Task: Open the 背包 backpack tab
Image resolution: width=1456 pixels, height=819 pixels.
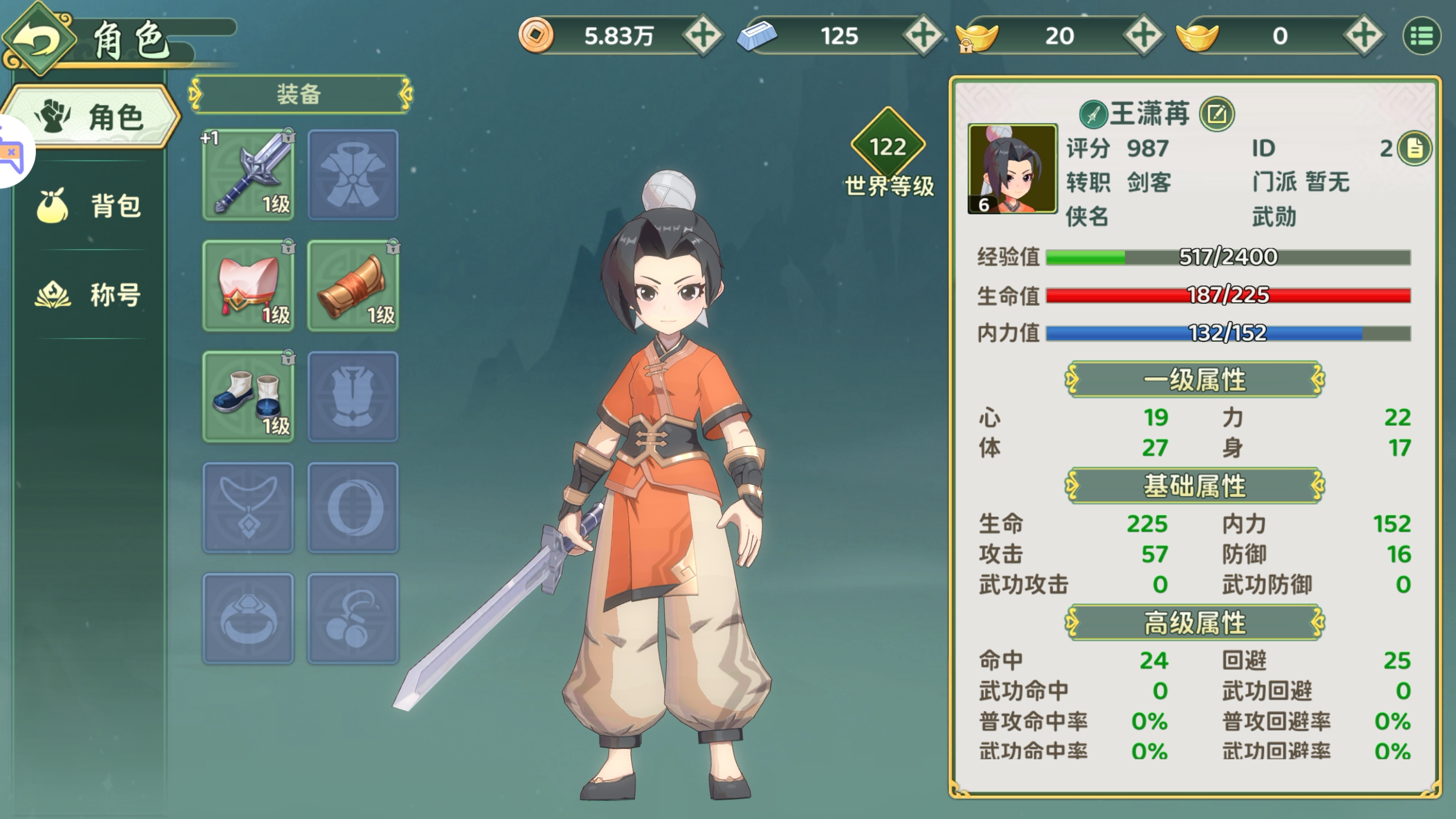Action: click(x=90, y=206)
